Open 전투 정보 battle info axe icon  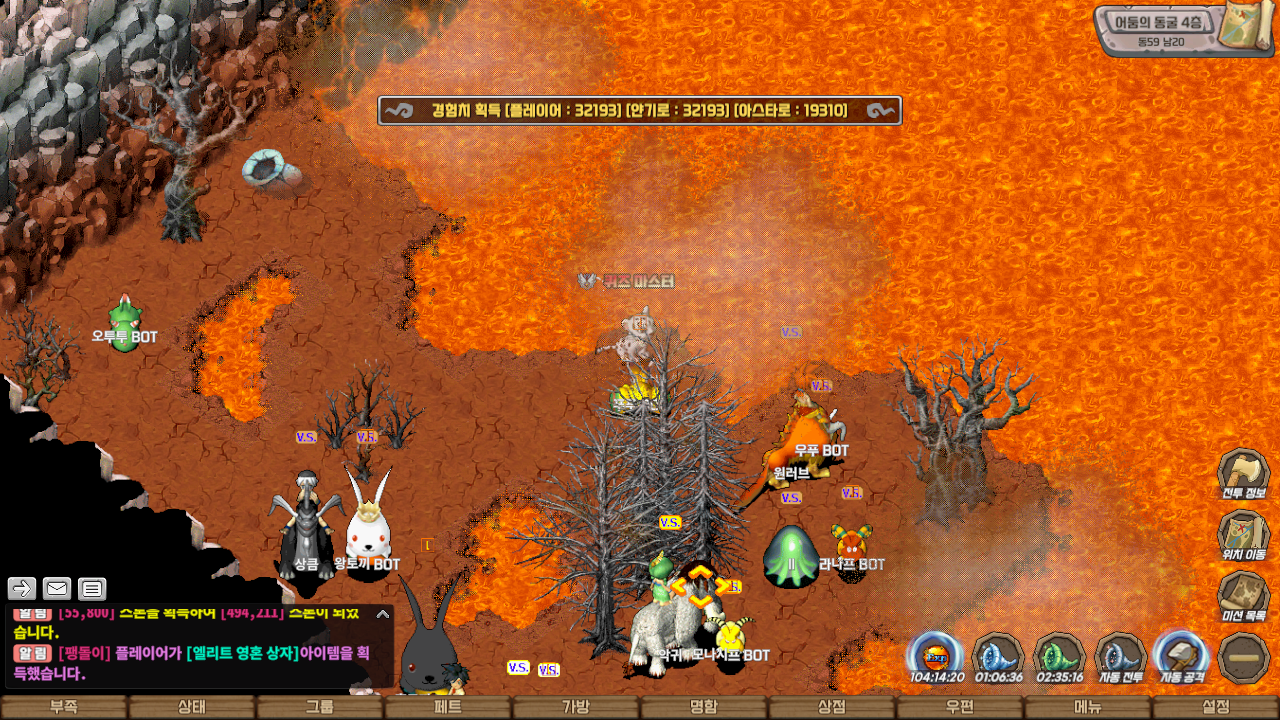(1243, 473)
